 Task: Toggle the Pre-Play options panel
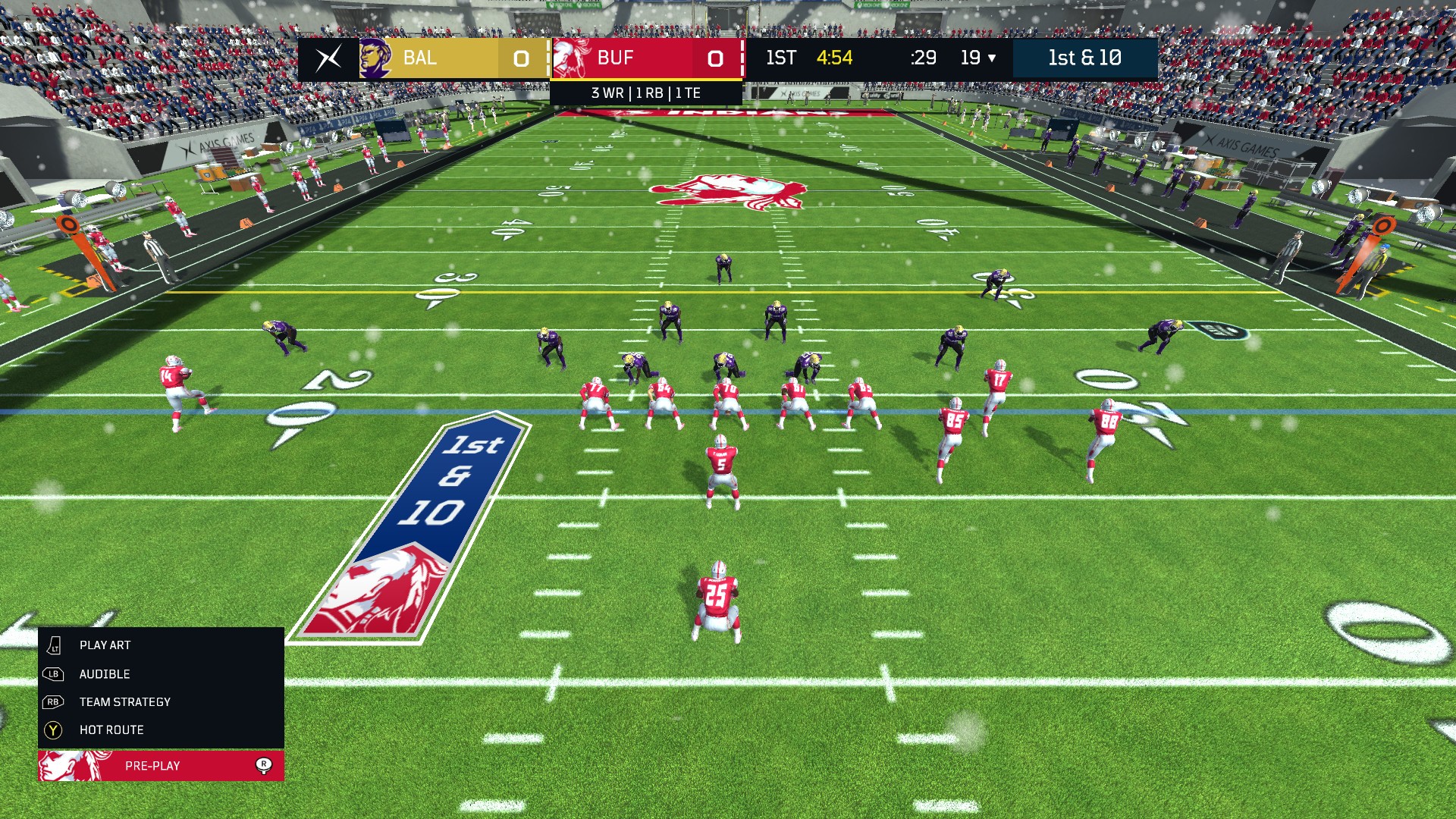coord(152,766)
